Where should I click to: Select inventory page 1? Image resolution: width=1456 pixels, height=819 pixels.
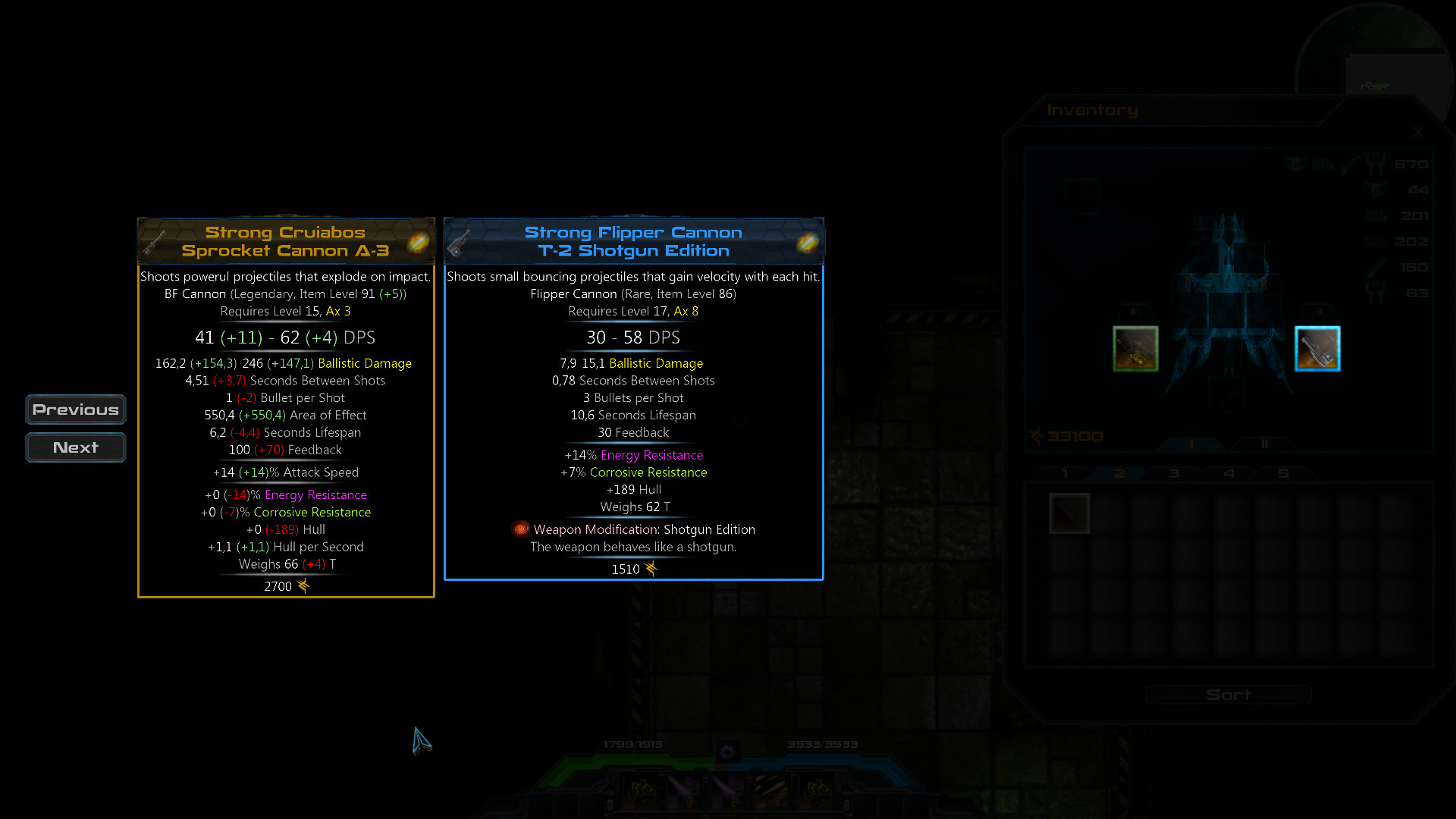[1065, 472]
